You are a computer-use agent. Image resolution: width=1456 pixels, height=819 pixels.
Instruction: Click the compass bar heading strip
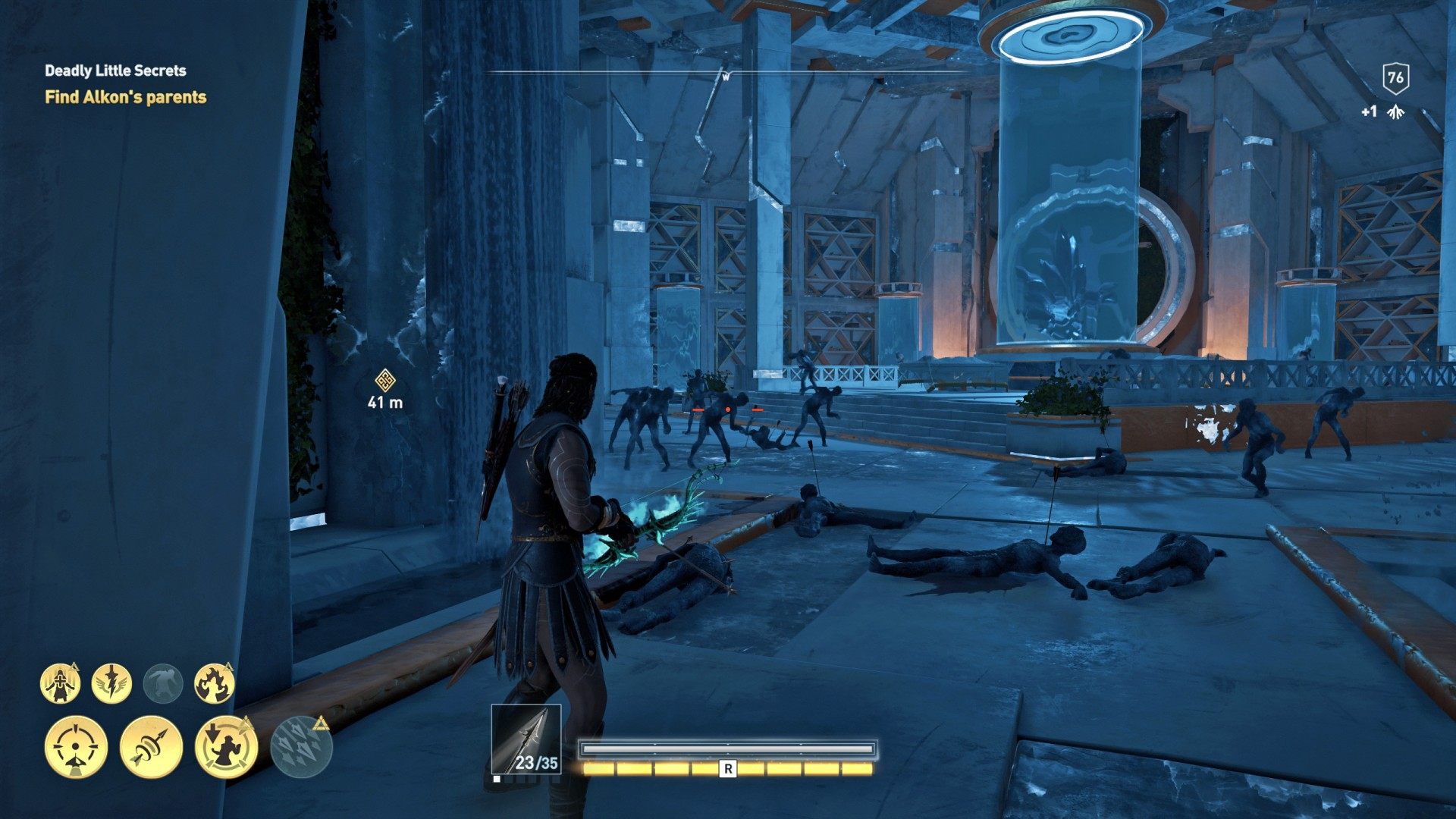coord(726,74)
